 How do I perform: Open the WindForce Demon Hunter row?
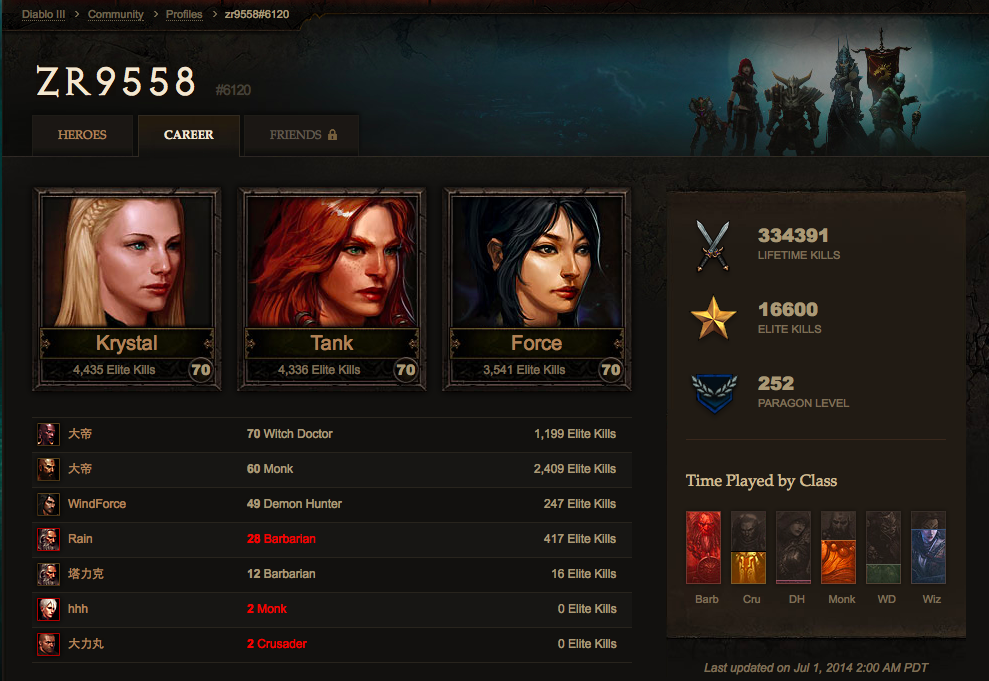pos(332,504)
